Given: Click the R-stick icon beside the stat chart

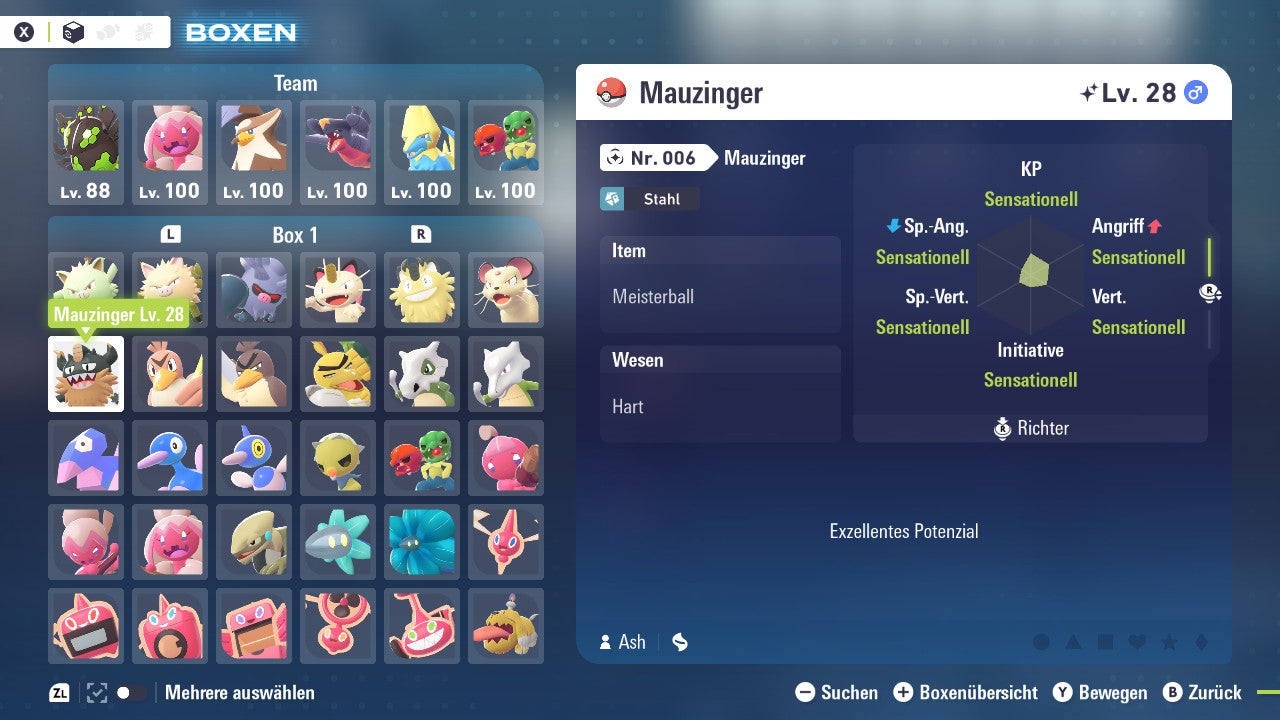Looking at the screenshot, I should click(x=1208, y=293).
